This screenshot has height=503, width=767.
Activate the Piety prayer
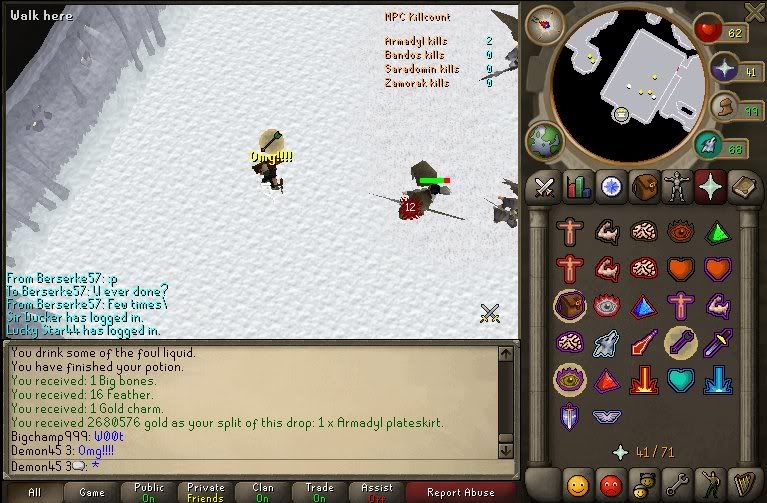point(607,414)
